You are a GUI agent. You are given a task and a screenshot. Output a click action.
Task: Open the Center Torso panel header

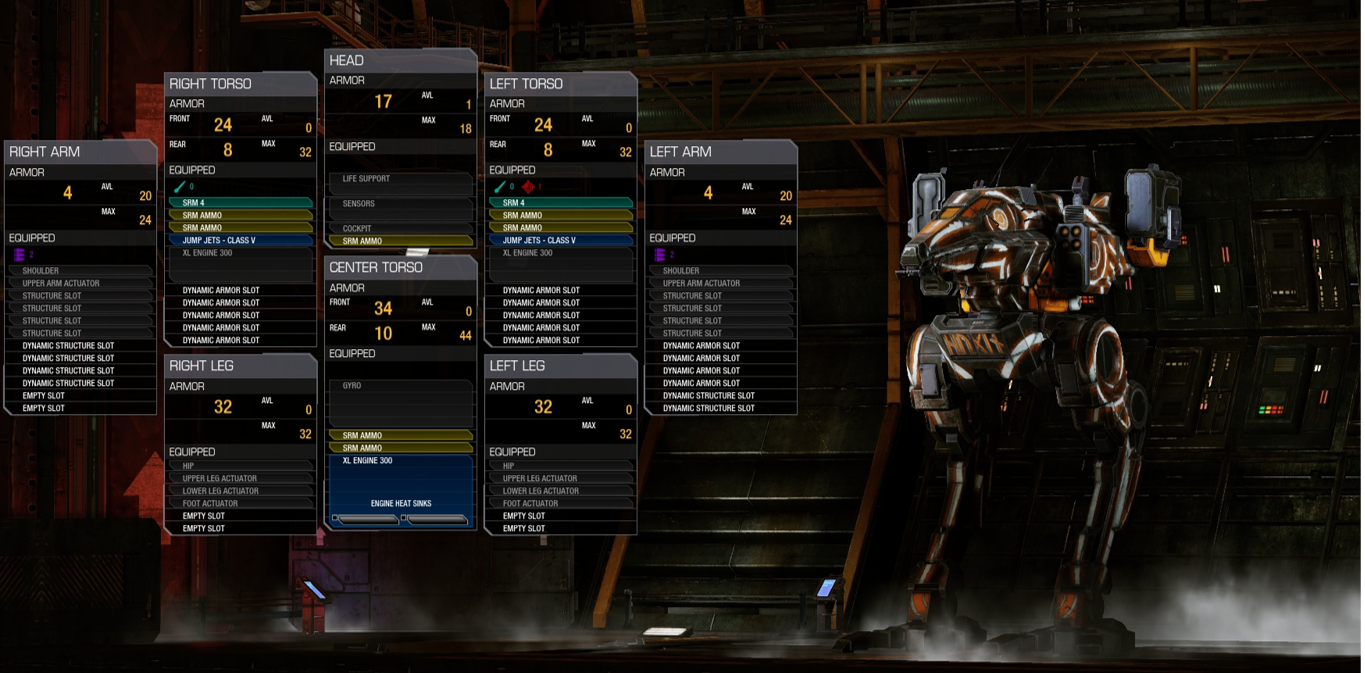[400, 267]
